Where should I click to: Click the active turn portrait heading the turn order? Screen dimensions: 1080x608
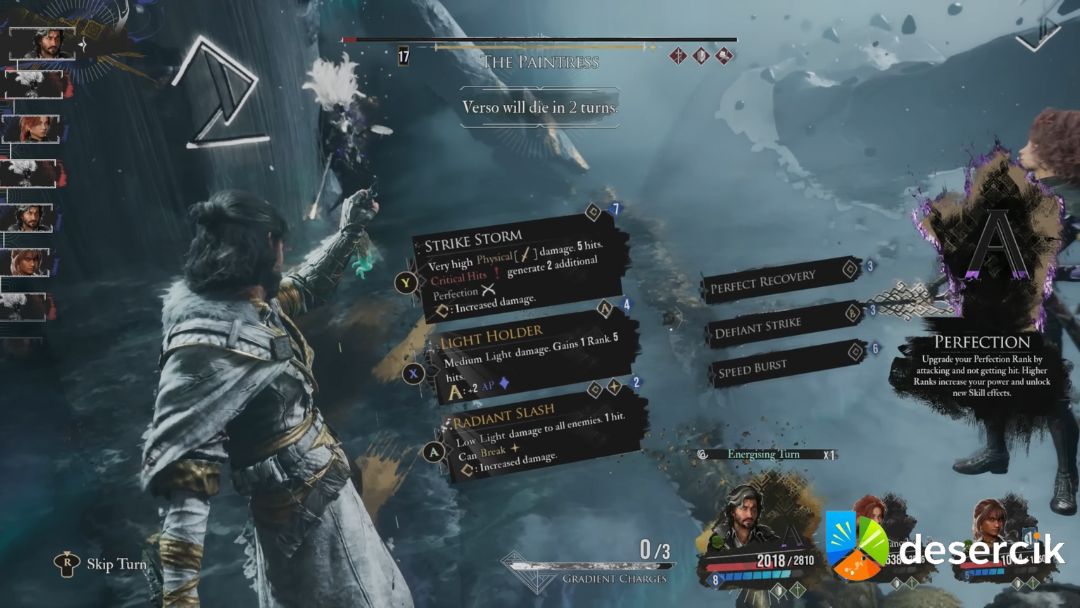[x=42, y=43]
